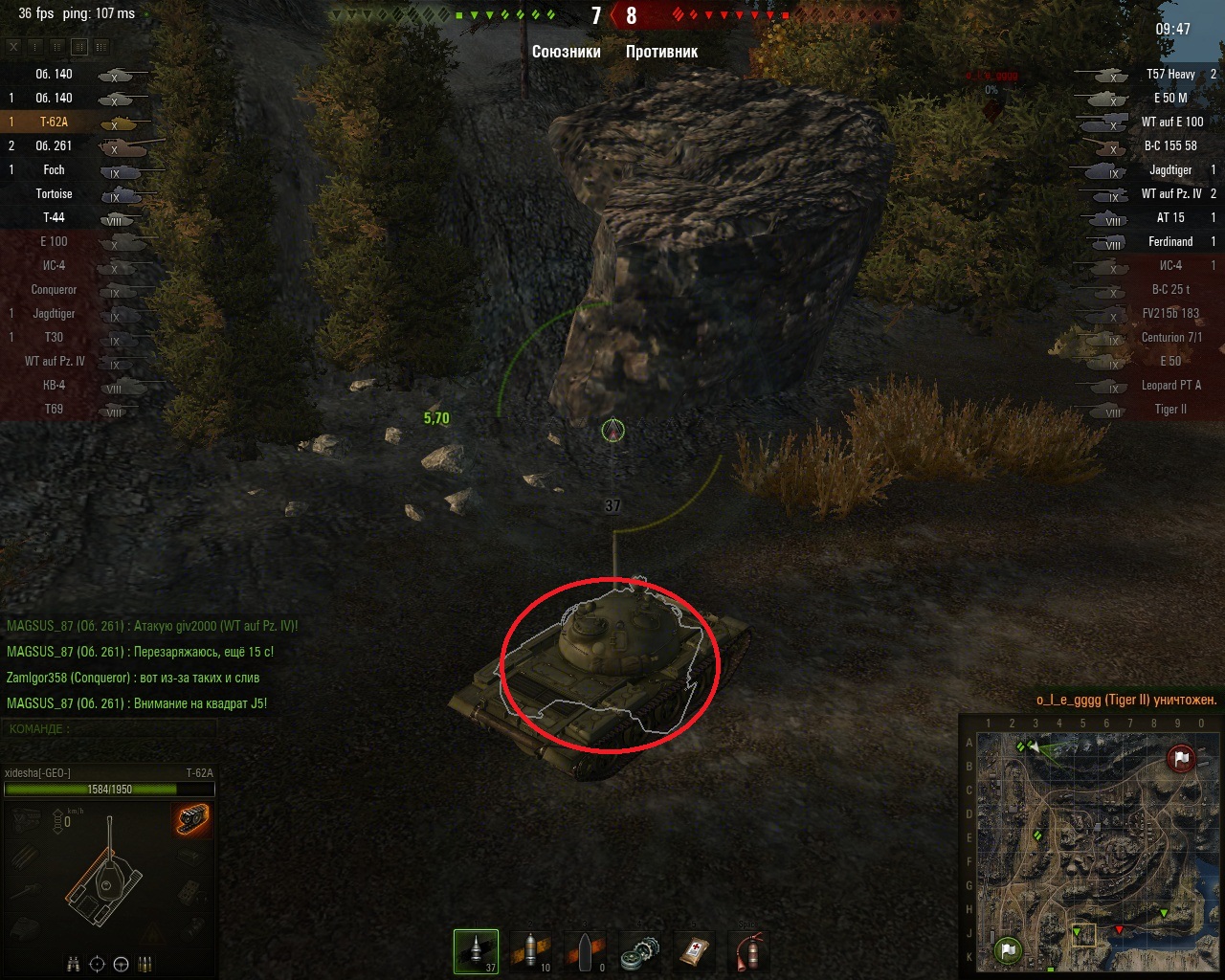Use the repair kit consumable
The image size is (1225, 980).
click(x=640, y=951)
